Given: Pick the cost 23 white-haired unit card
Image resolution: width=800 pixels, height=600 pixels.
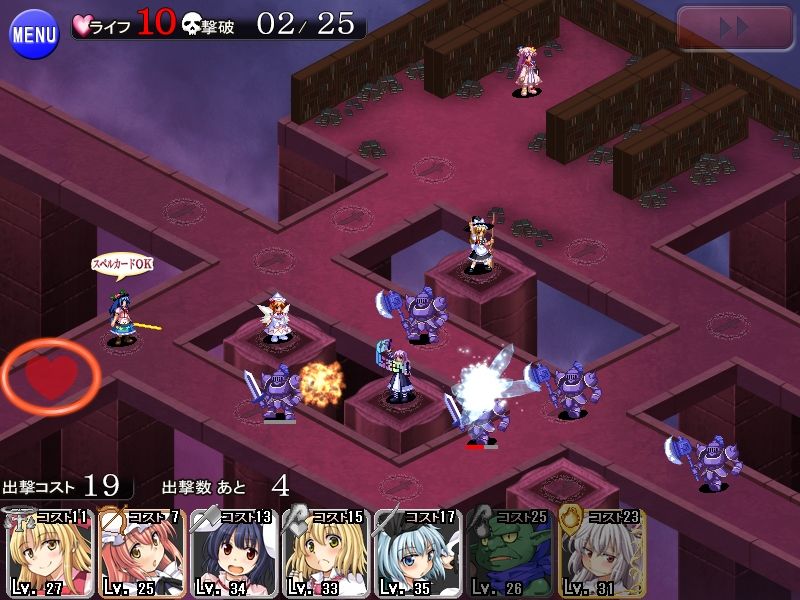Looking at the screenshot, I should point(601,553).
